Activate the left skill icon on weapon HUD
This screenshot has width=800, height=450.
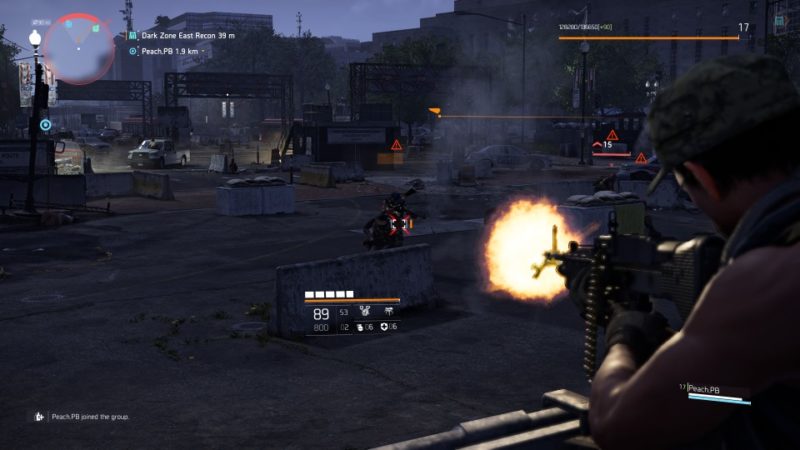click(365, 311)
